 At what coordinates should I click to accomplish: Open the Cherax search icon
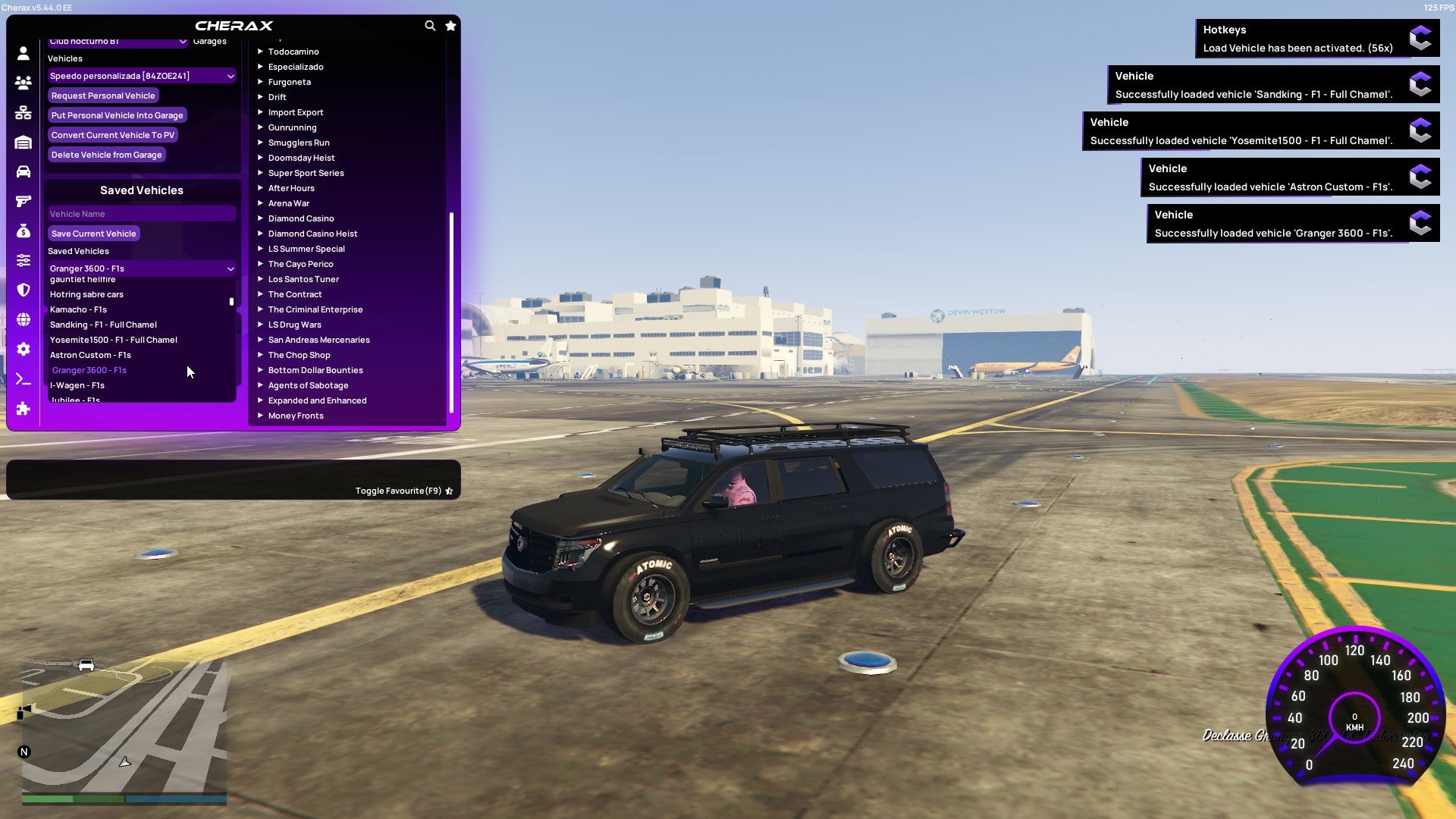pos(430,25)
